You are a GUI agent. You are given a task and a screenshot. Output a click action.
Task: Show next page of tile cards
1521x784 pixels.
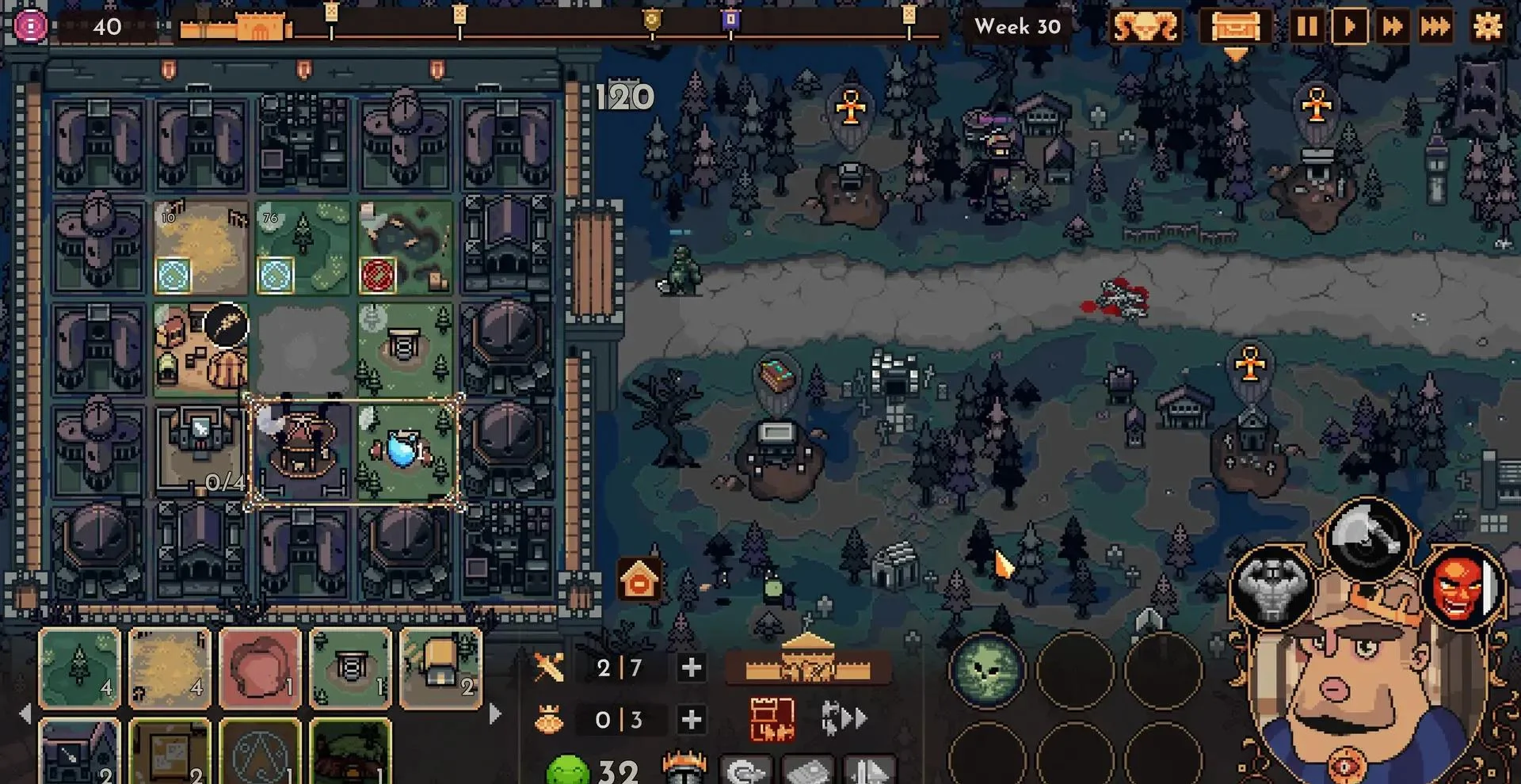pyautogui.click(x=496, y=714)
